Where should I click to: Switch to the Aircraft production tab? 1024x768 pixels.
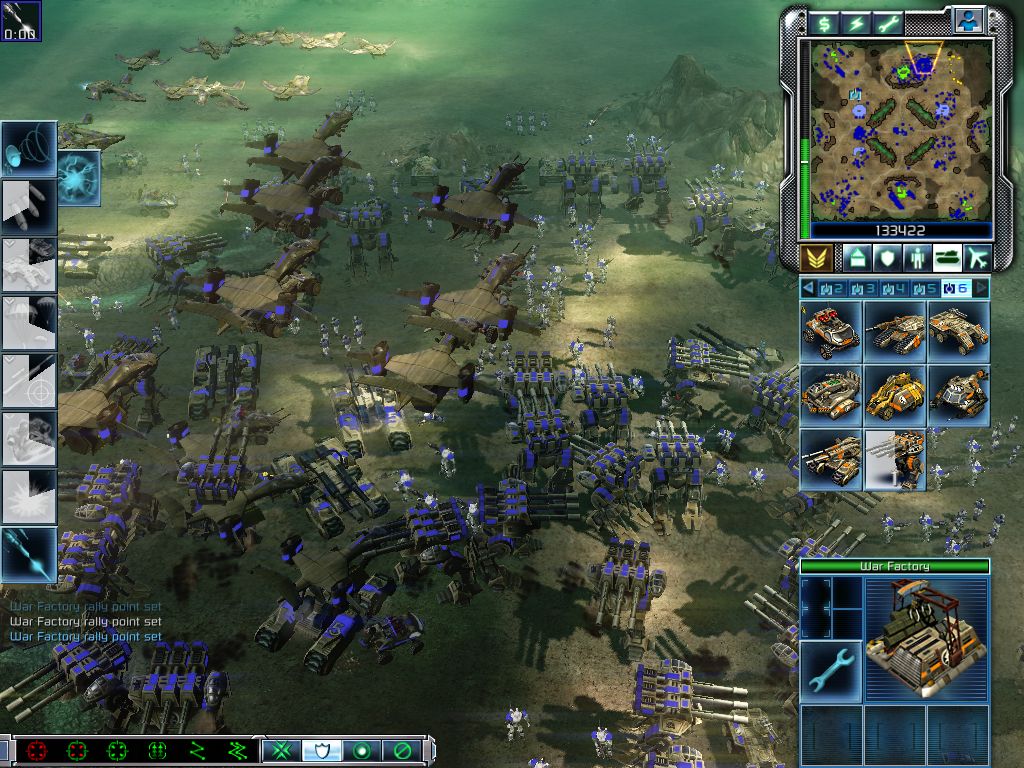pos(976,258)
